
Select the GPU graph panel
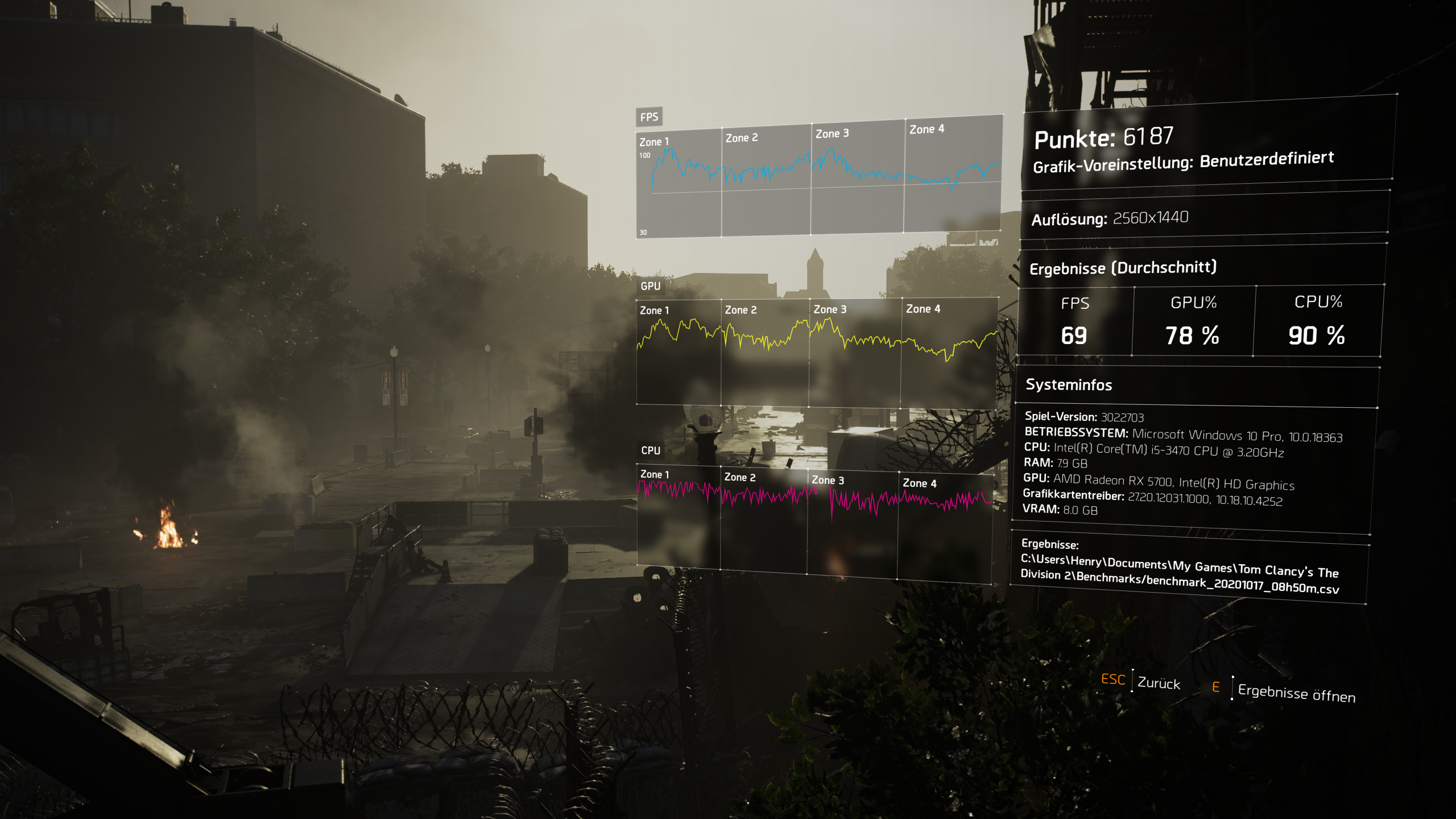click(650, 287)
